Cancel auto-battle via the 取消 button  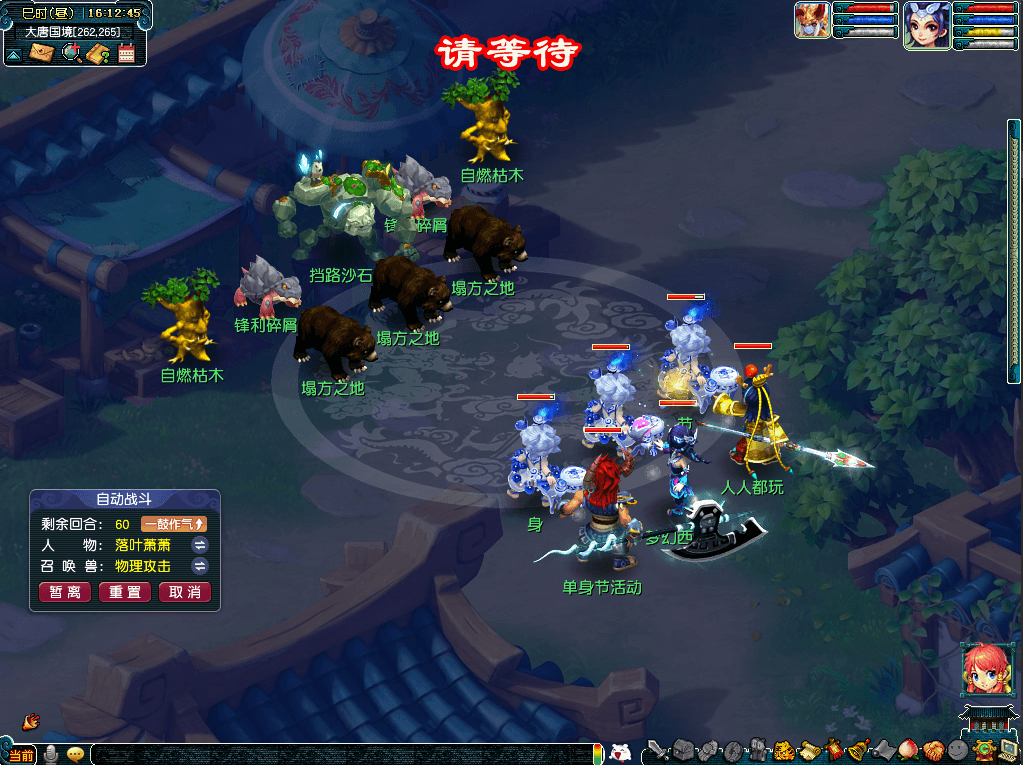click(185, 592)
